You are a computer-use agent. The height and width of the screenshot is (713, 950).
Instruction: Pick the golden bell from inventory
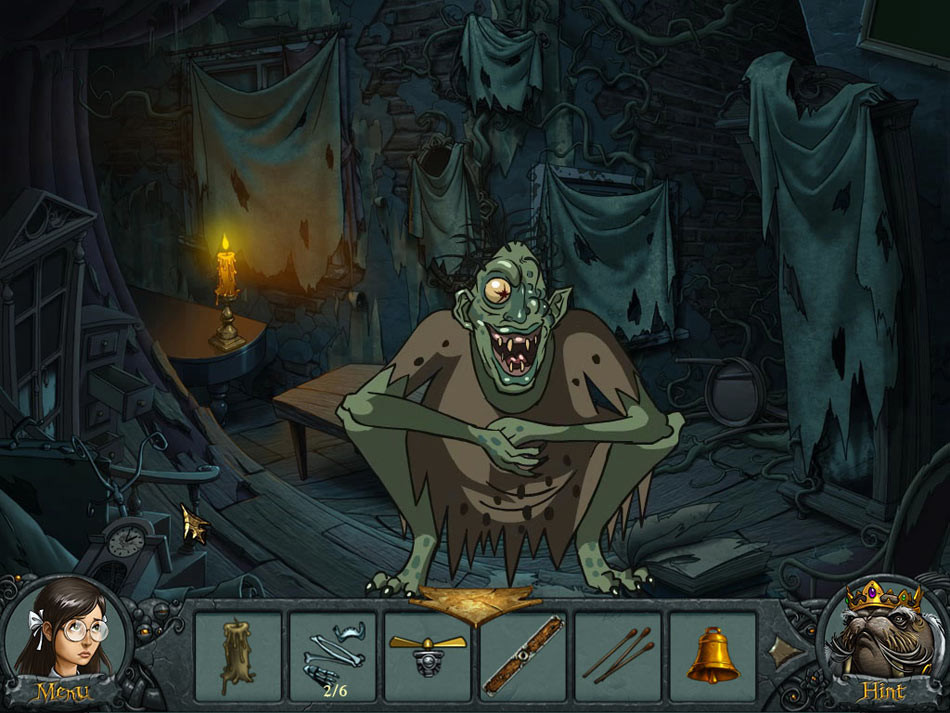point(713,656)
